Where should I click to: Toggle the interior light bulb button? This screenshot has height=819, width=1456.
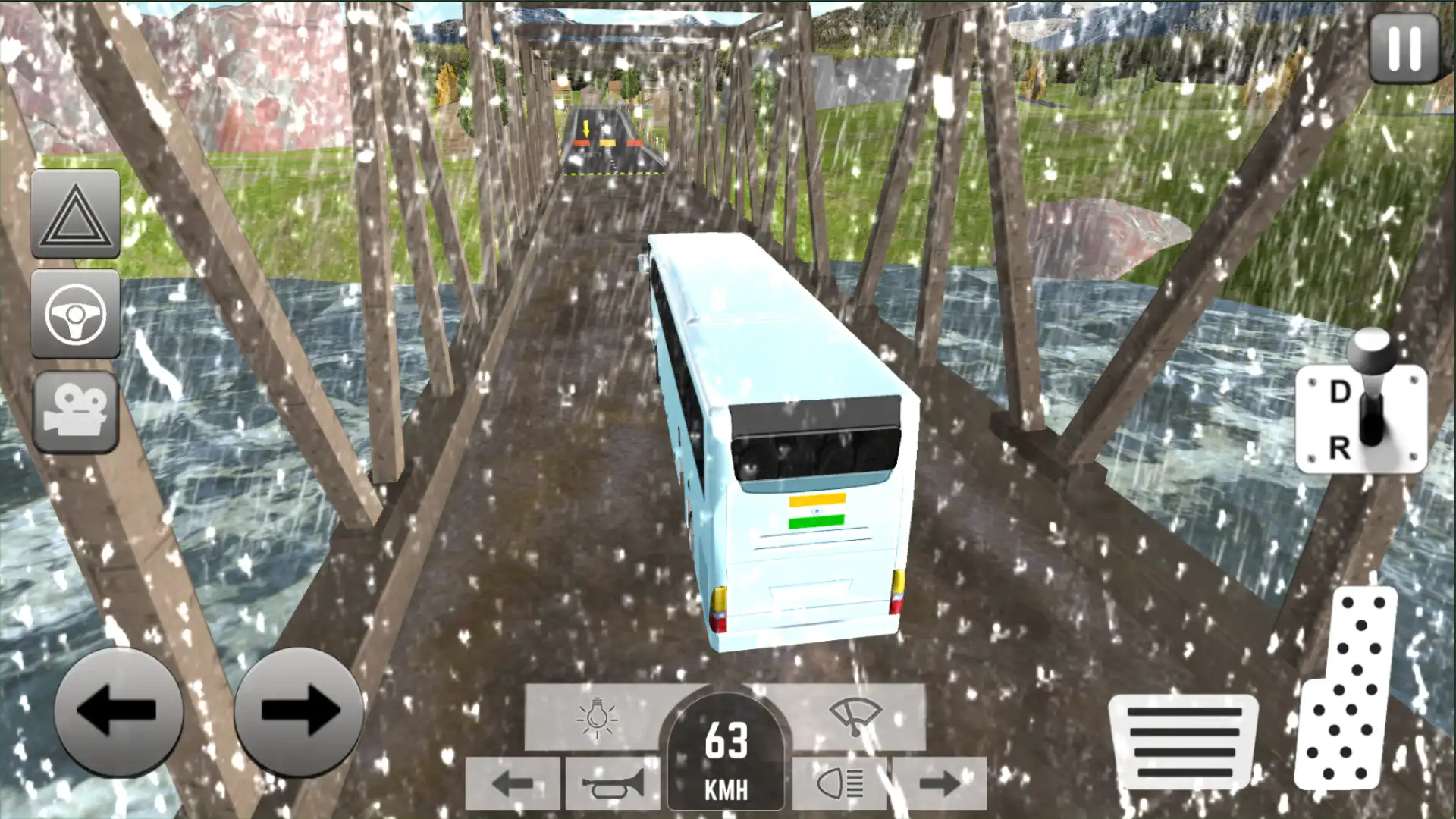(x=597, y=717)
